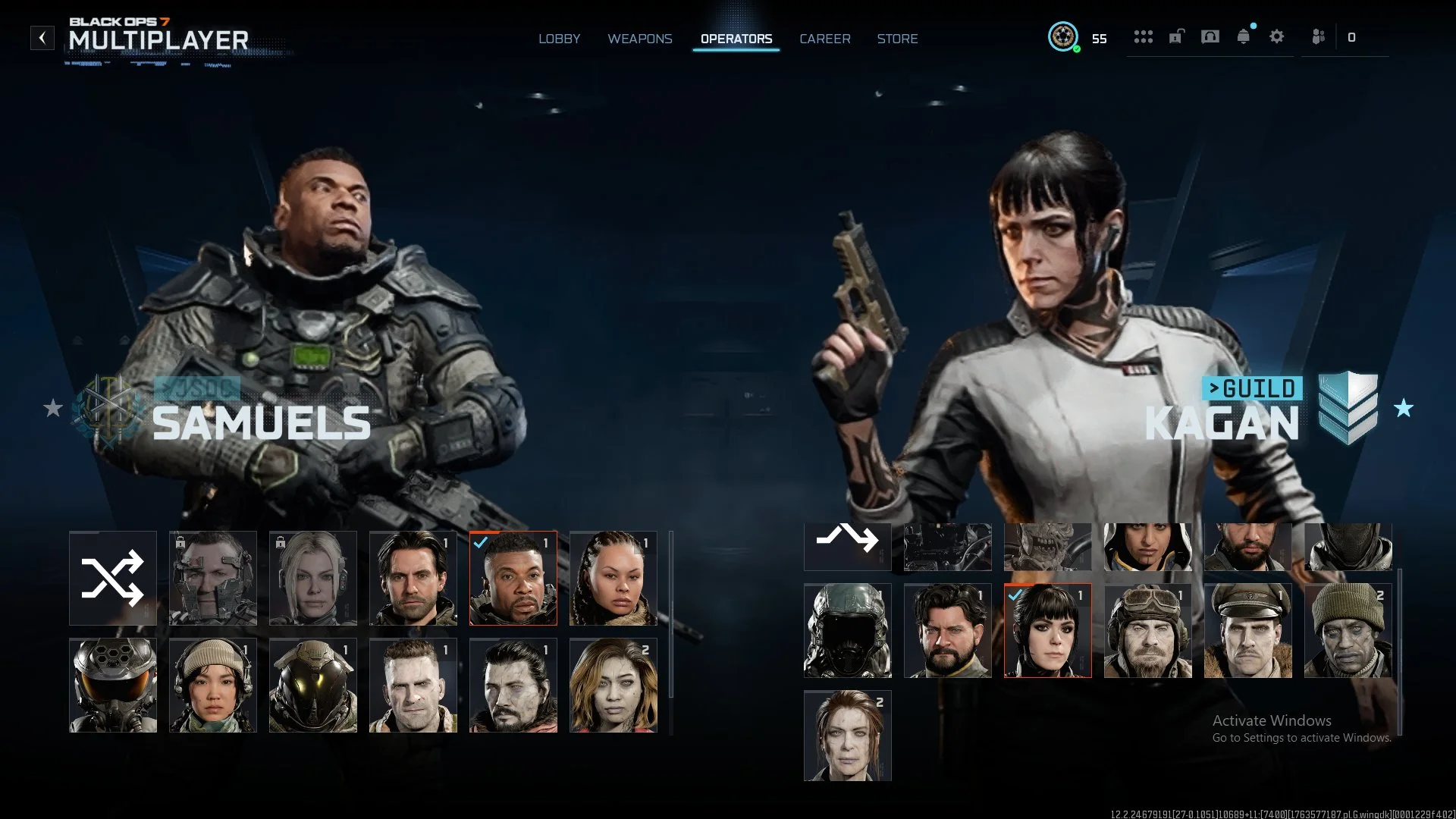
Task: Open the STORE page
Action: coord(898,39)
